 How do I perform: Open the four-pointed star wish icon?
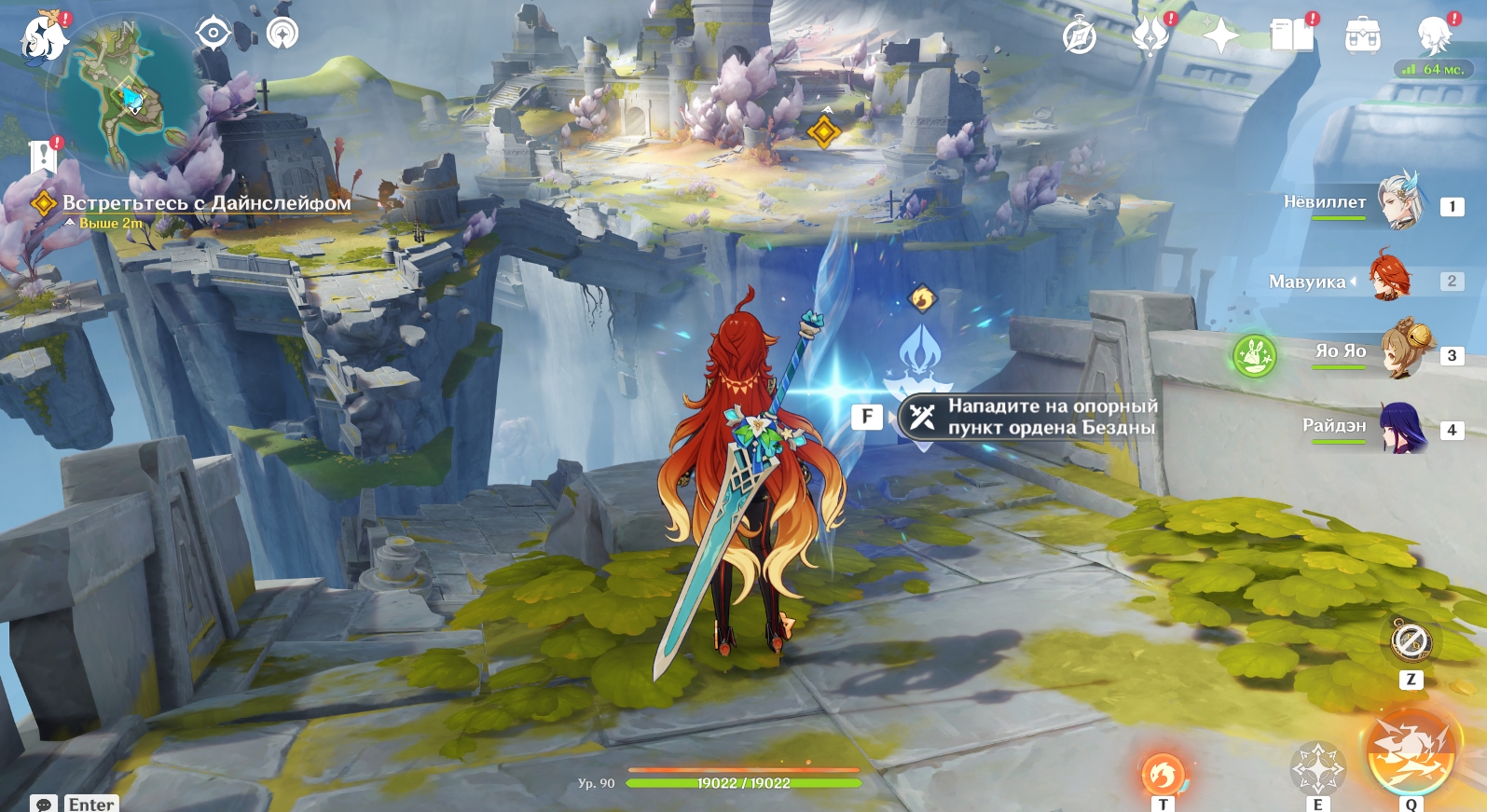(1220, 37)
